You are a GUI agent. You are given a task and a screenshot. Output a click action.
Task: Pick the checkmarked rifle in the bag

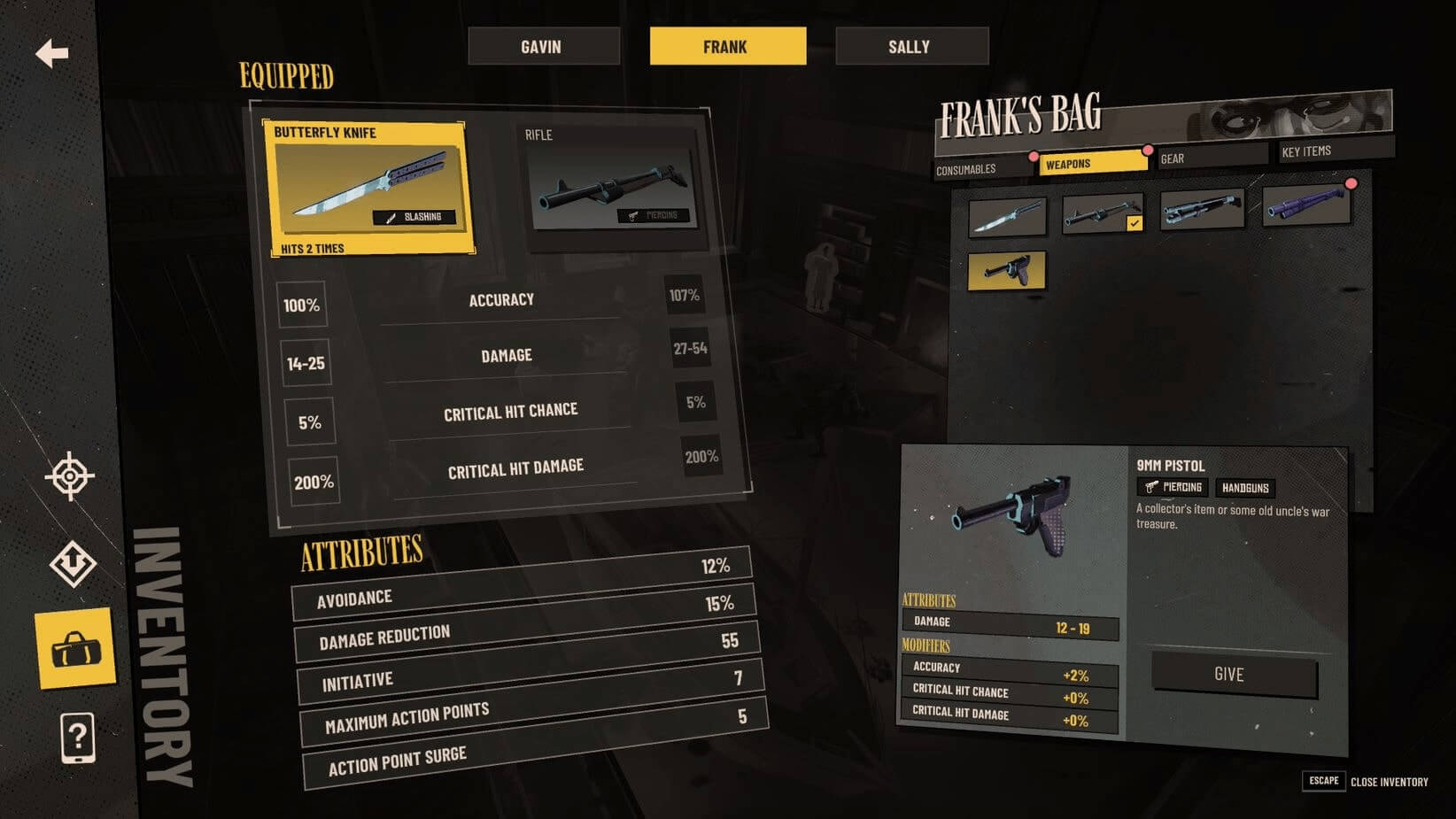[1103, 214]
